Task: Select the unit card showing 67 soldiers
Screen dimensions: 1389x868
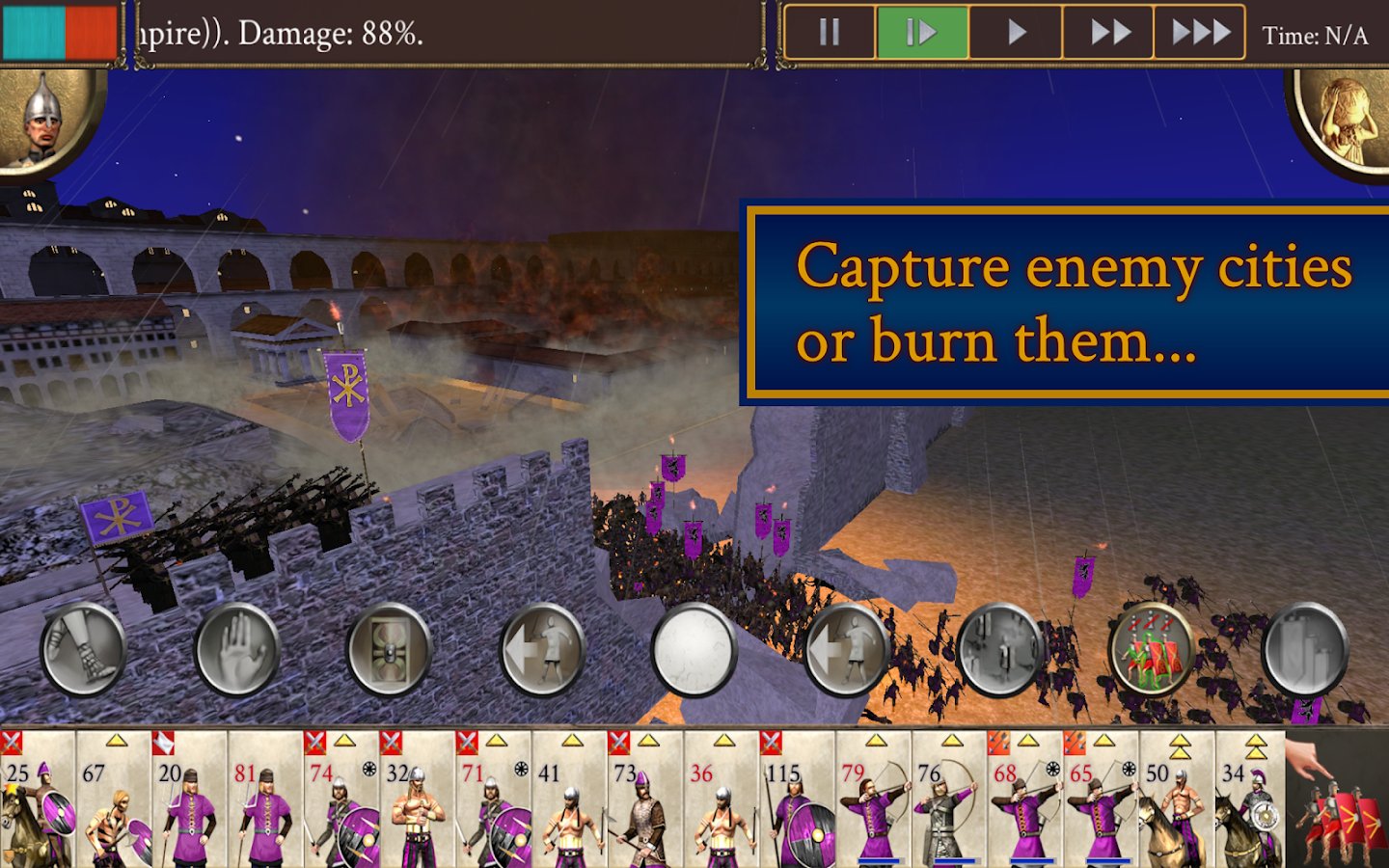Action: click(114, 800)
